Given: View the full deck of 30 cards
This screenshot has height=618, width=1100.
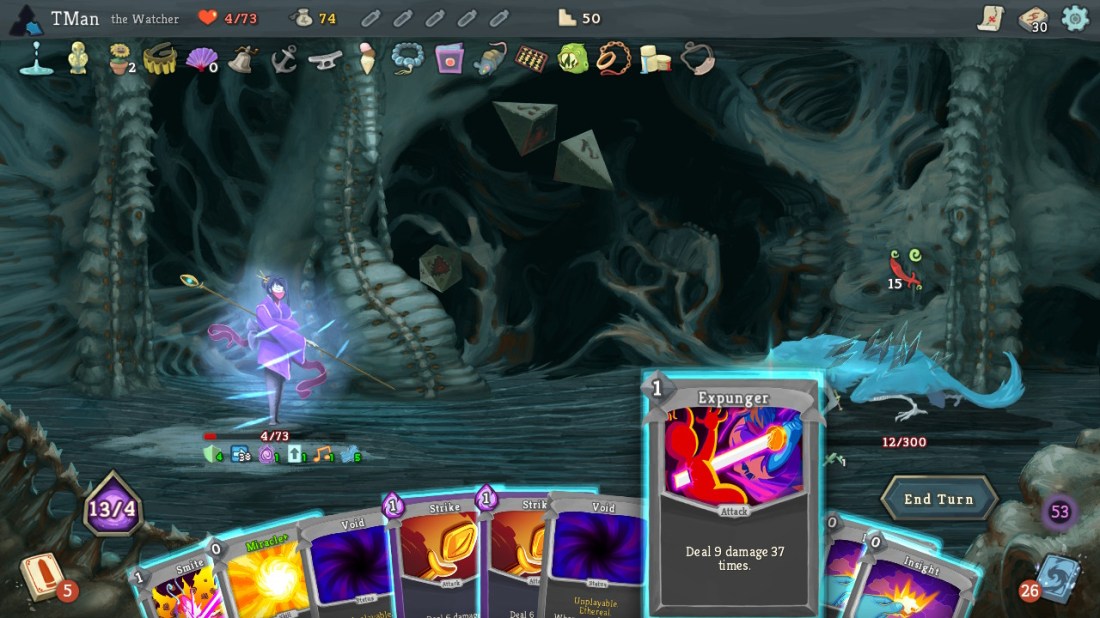Looking at the screenshot, I should (1033, 18).
